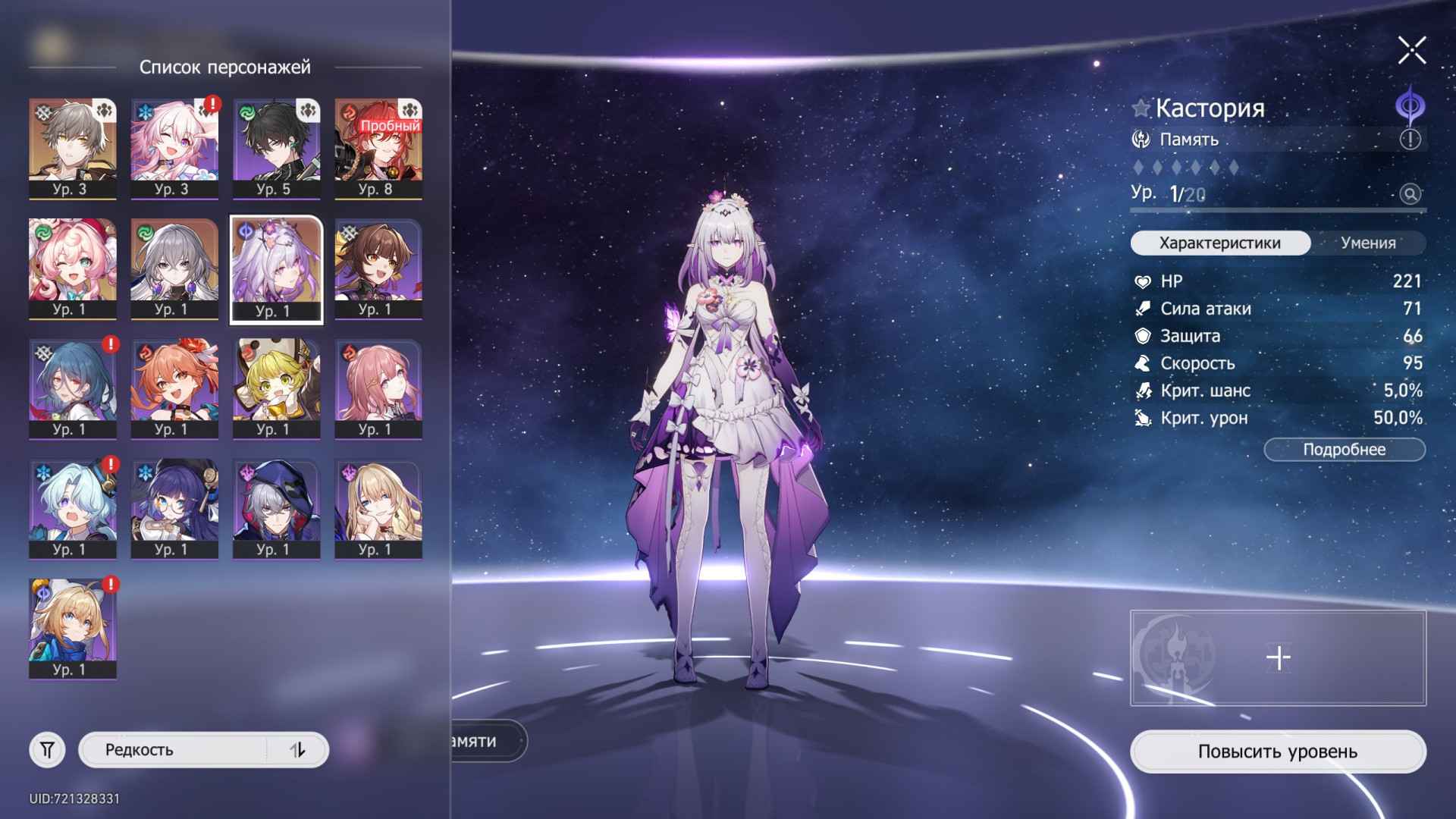Screen dimensions: 1456x819
Task: Toggle the sort order arrows beside Редкость
Action: [x=297, y=750]
